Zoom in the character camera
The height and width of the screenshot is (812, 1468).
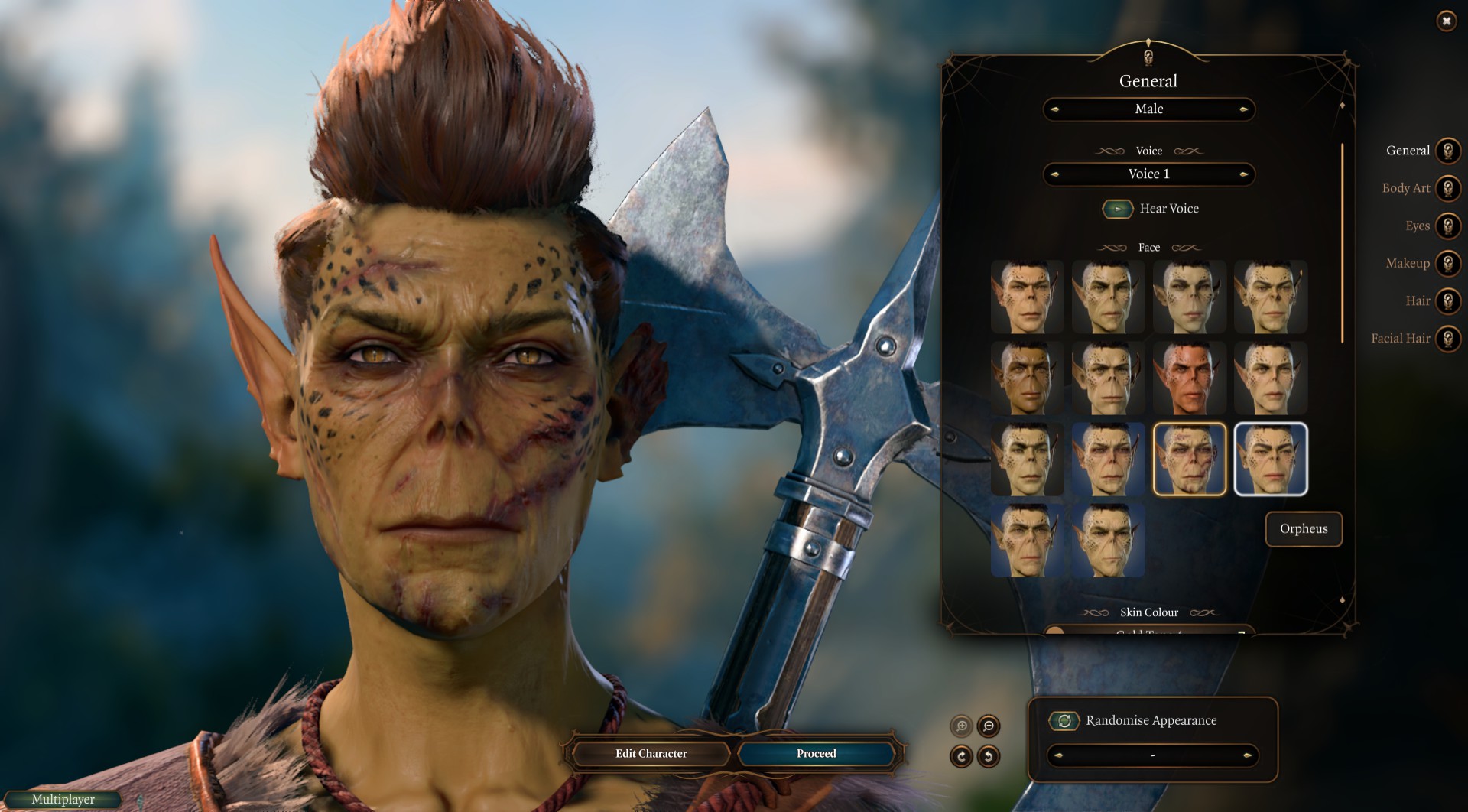coord(961,726)
